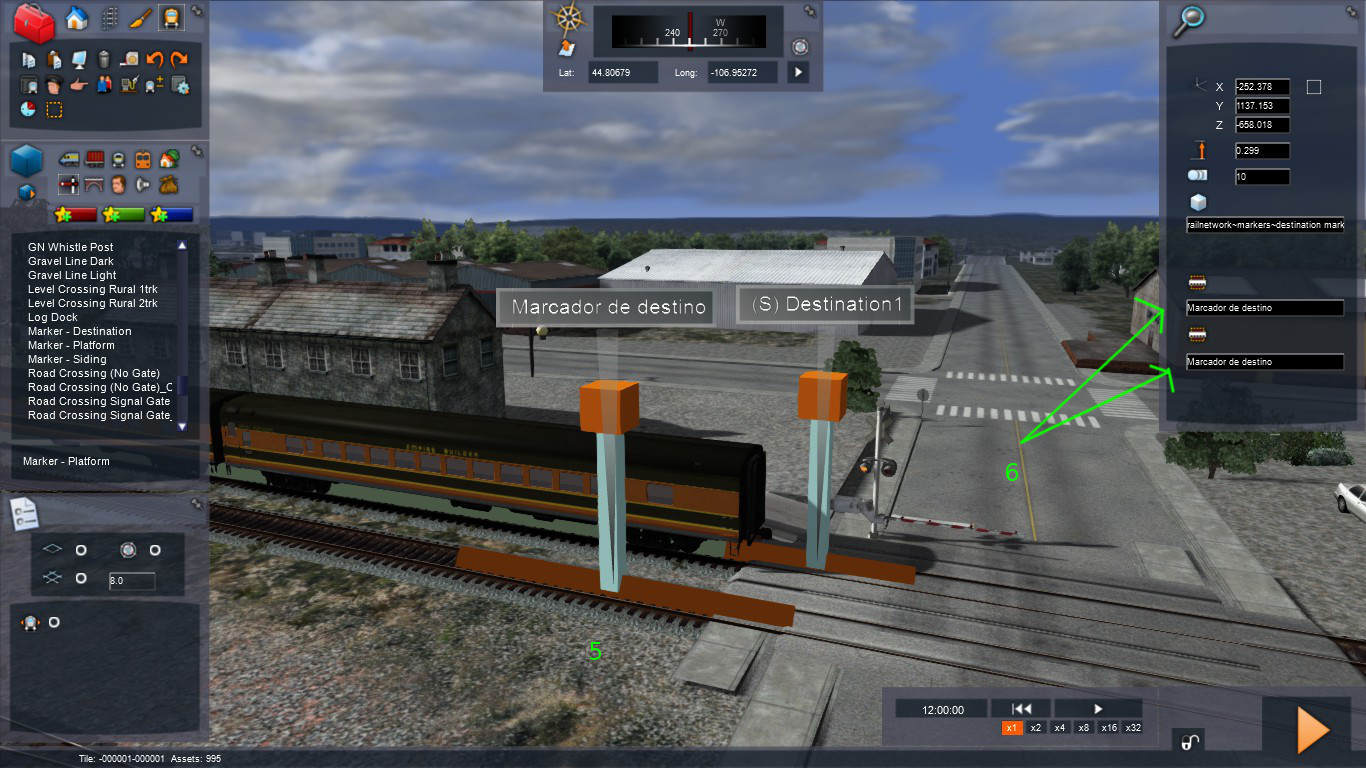Set time speed to x4
1366x768 pixels.
tap(1060, 728)
